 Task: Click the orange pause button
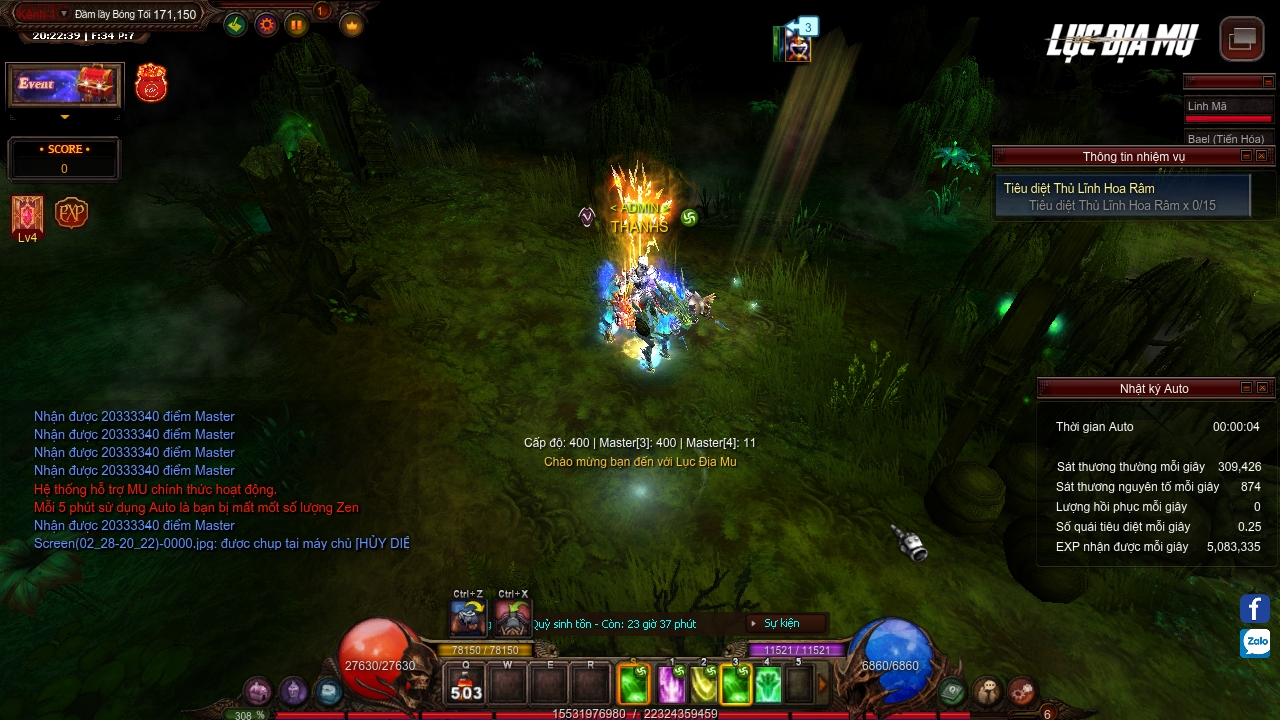pyautogui.click(x=297, y=25)
